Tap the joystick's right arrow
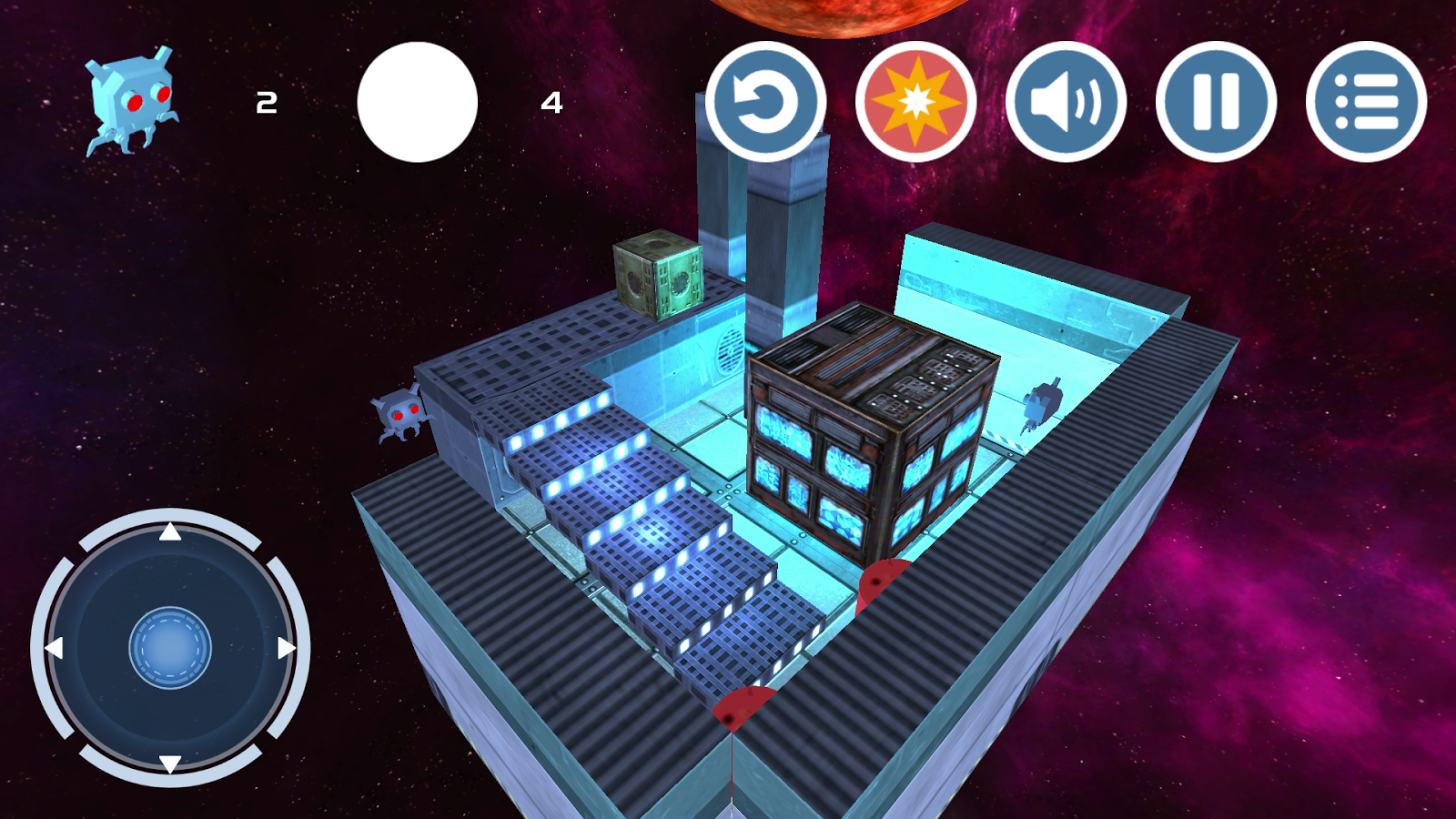Viewport: 1456px width, 819px height. pos(286,648)
